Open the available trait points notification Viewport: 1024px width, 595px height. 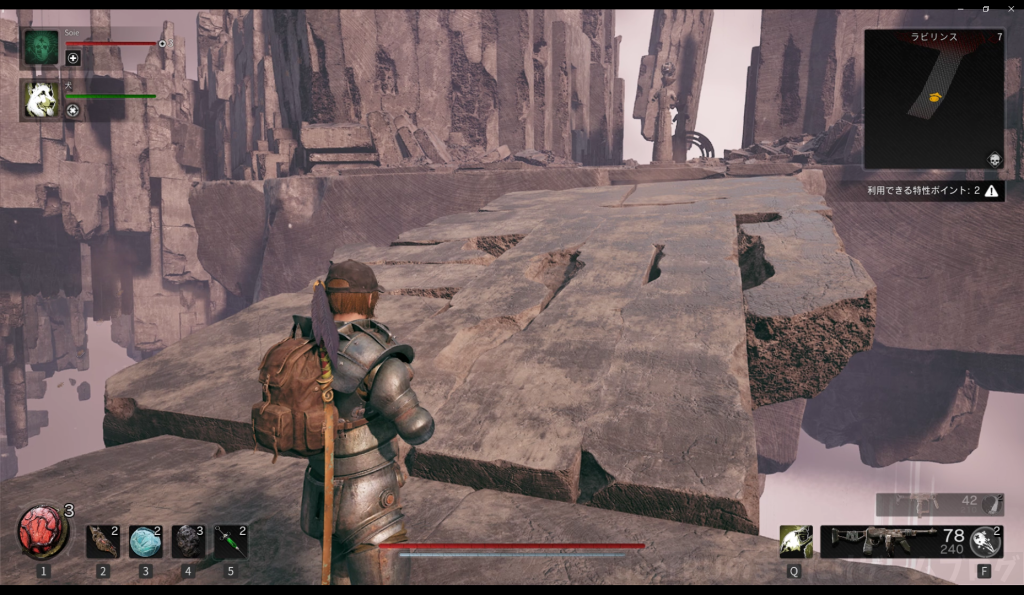(x=934, y=190)
